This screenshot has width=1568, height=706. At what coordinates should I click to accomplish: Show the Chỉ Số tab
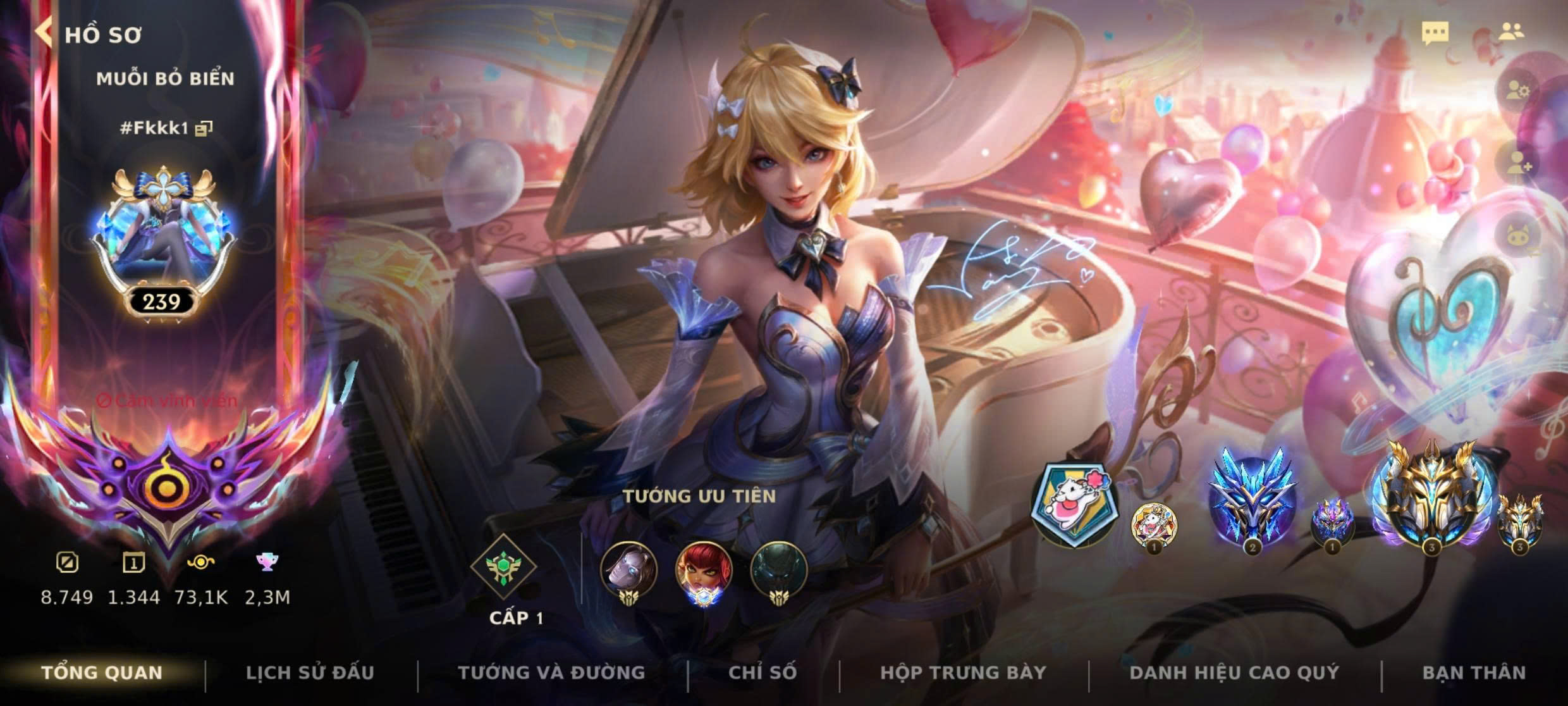coord(763,672)
